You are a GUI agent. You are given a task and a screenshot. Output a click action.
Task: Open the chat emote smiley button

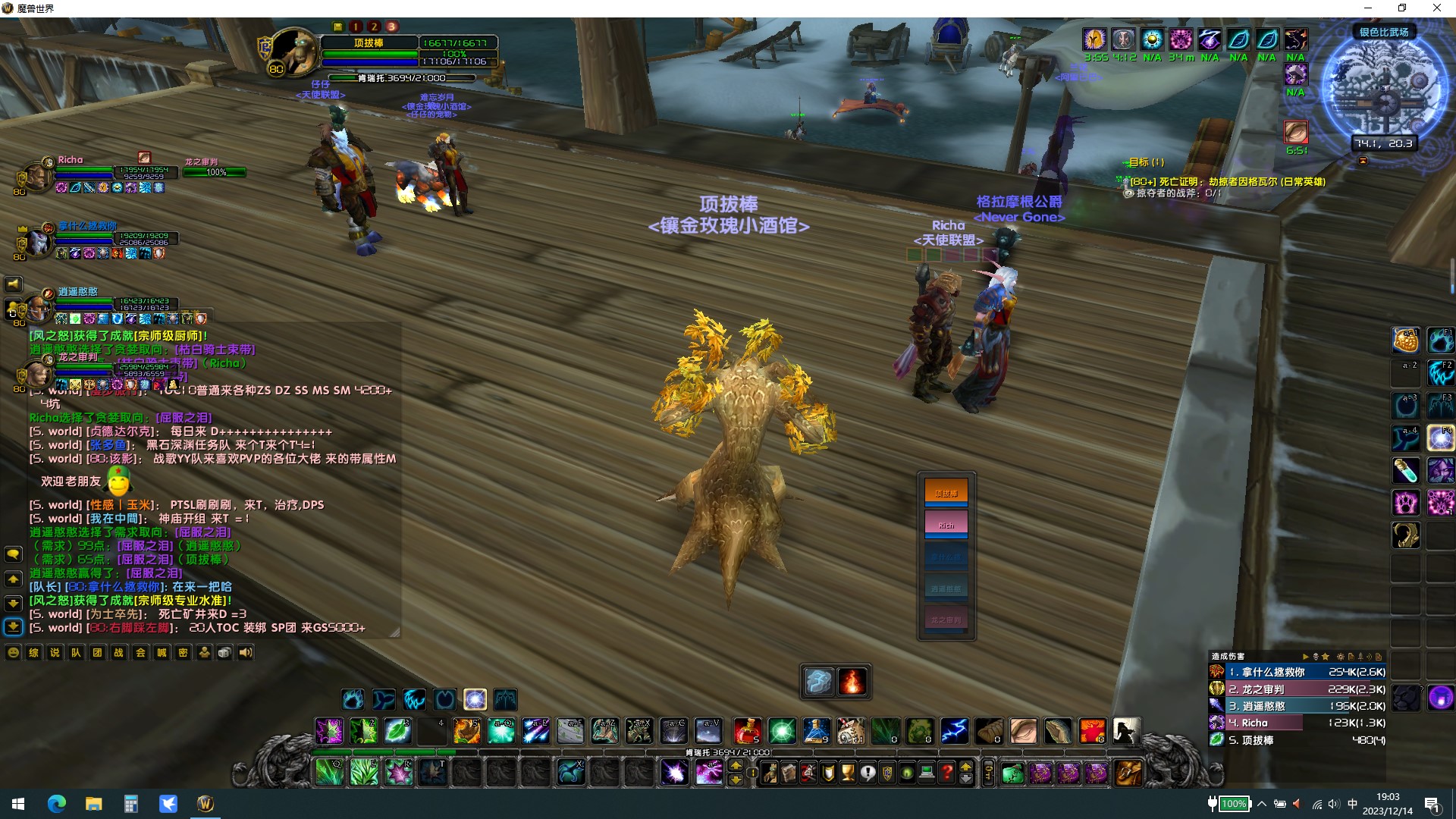pos(13,653)
